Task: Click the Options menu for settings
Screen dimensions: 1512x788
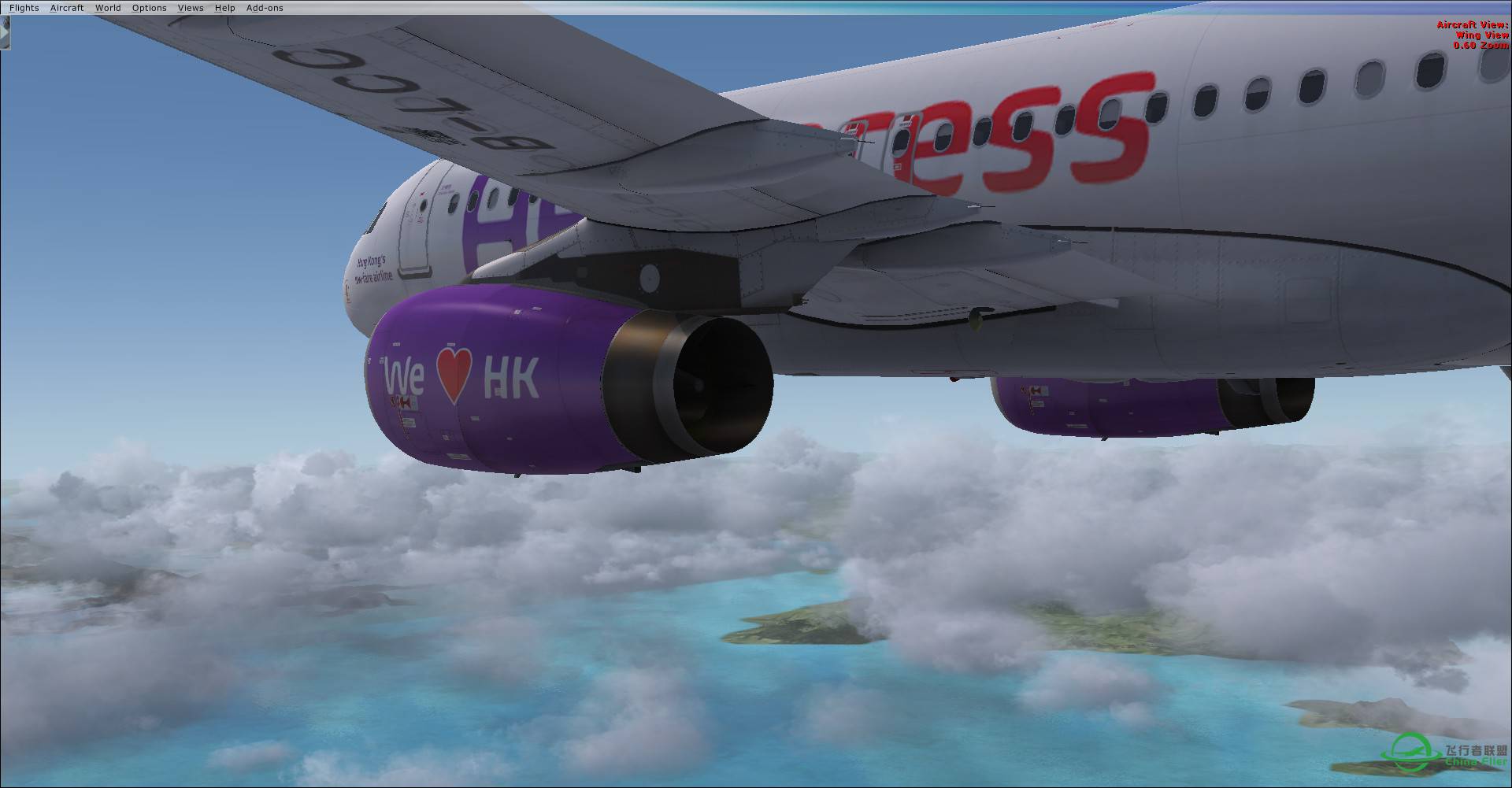Action: [149, 7]
